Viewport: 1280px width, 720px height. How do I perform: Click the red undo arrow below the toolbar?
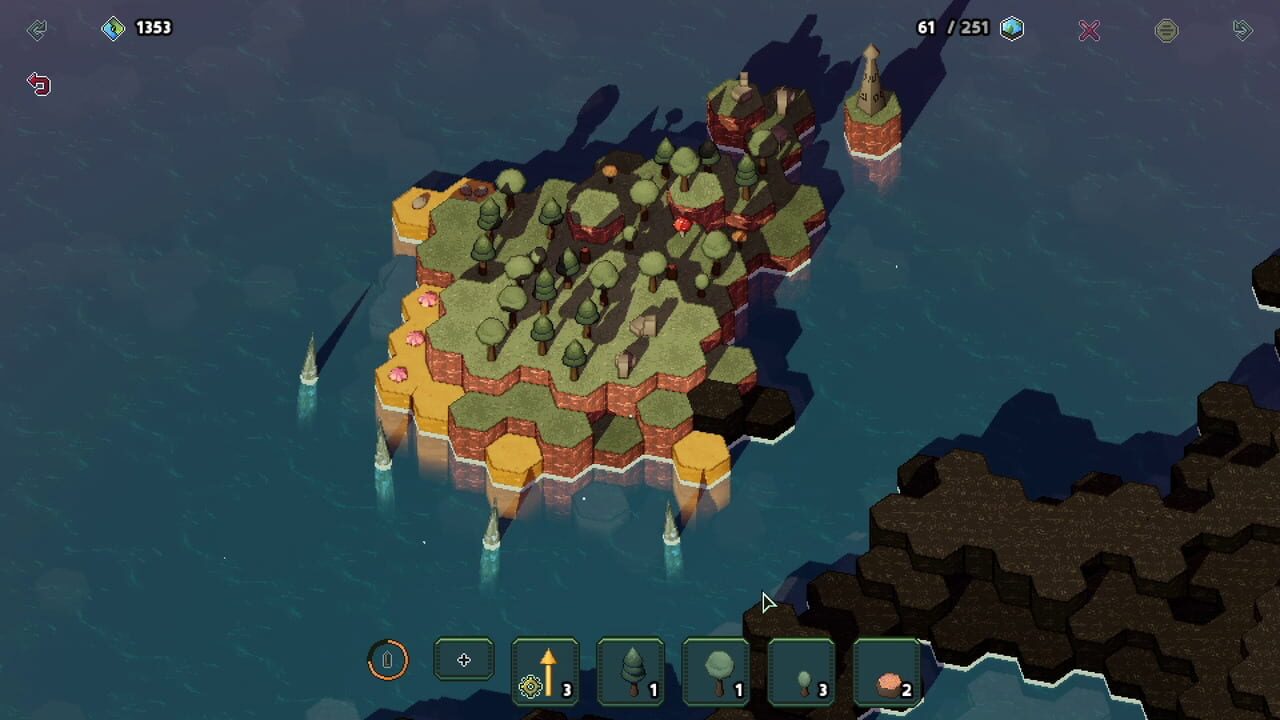(x=38, y=84)
